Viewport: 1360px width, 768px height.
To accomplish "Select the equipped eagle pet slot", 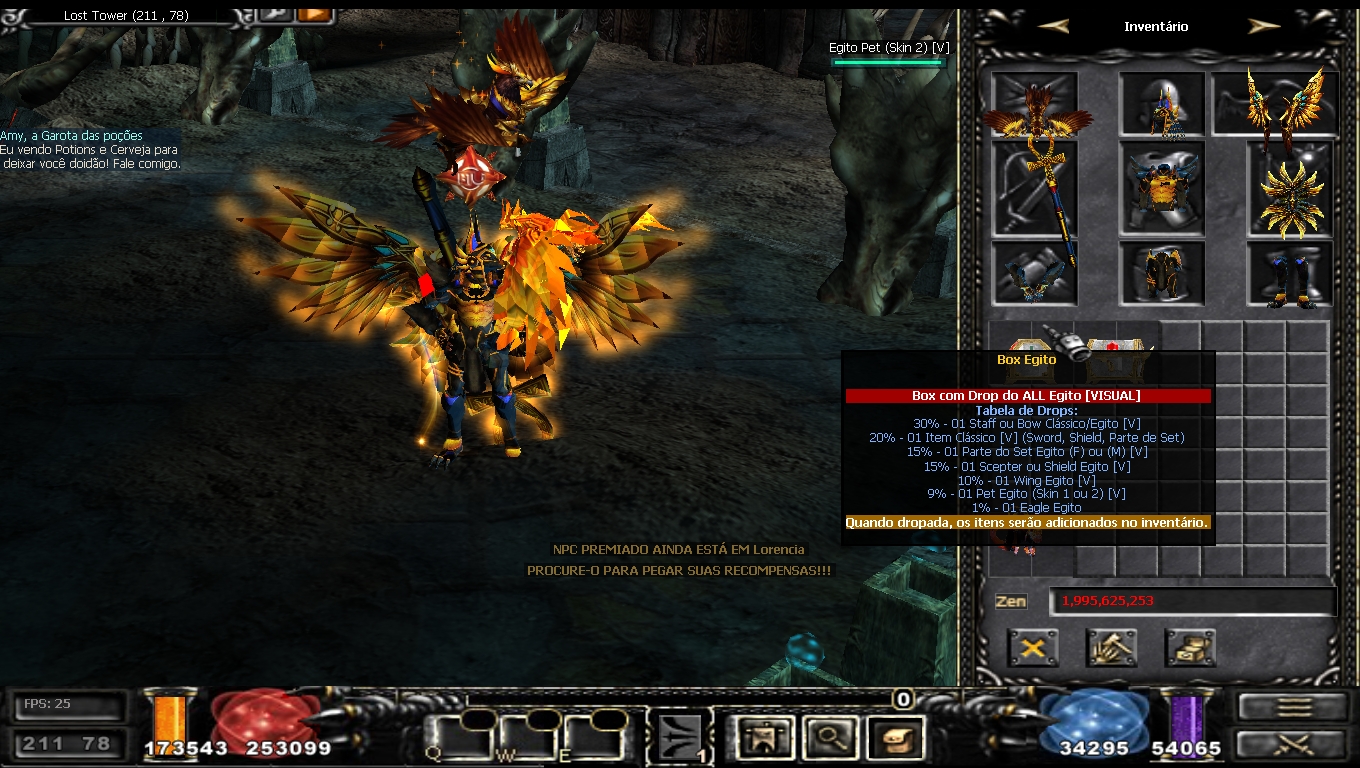I will [x=1034, y=105].
